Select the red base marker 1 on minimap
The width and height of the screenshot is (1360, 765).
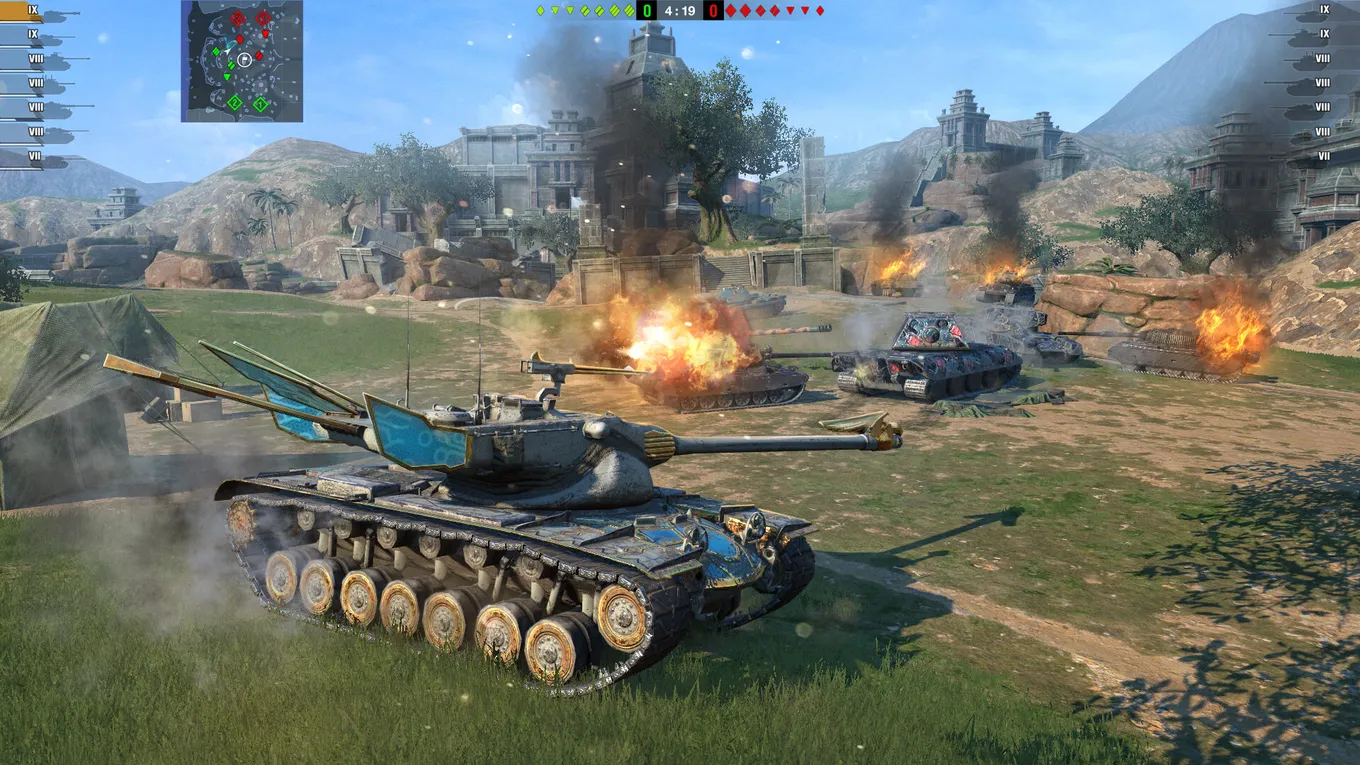(x=263, y=17)
